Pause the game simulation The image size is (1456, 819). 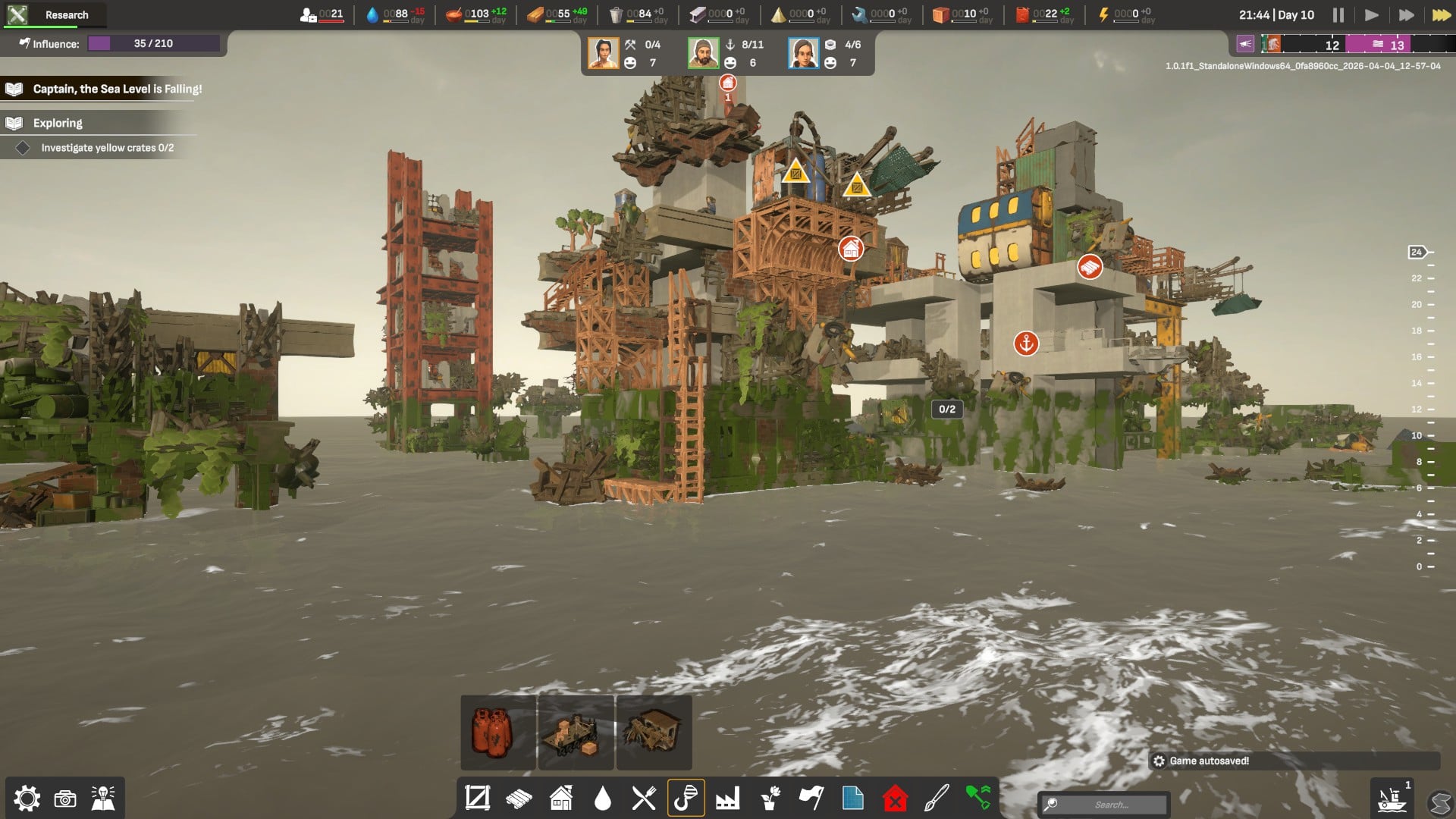point(1338,15)
